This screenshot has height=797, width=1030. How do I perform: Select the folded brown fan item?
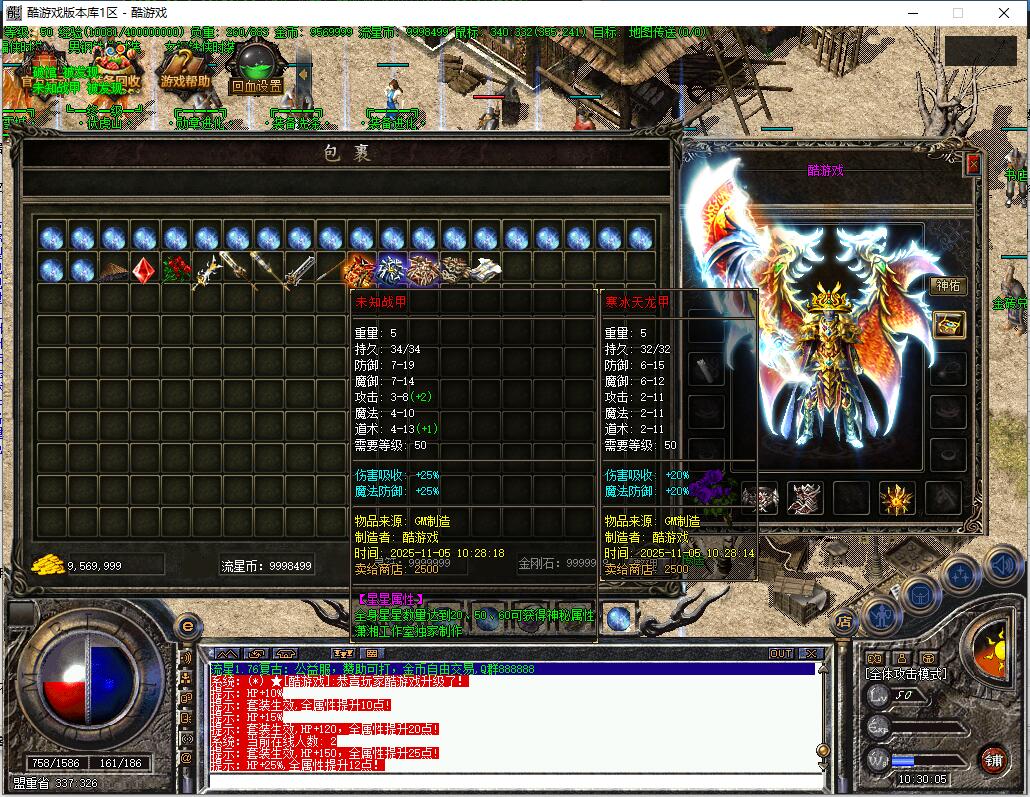point(113,269)
